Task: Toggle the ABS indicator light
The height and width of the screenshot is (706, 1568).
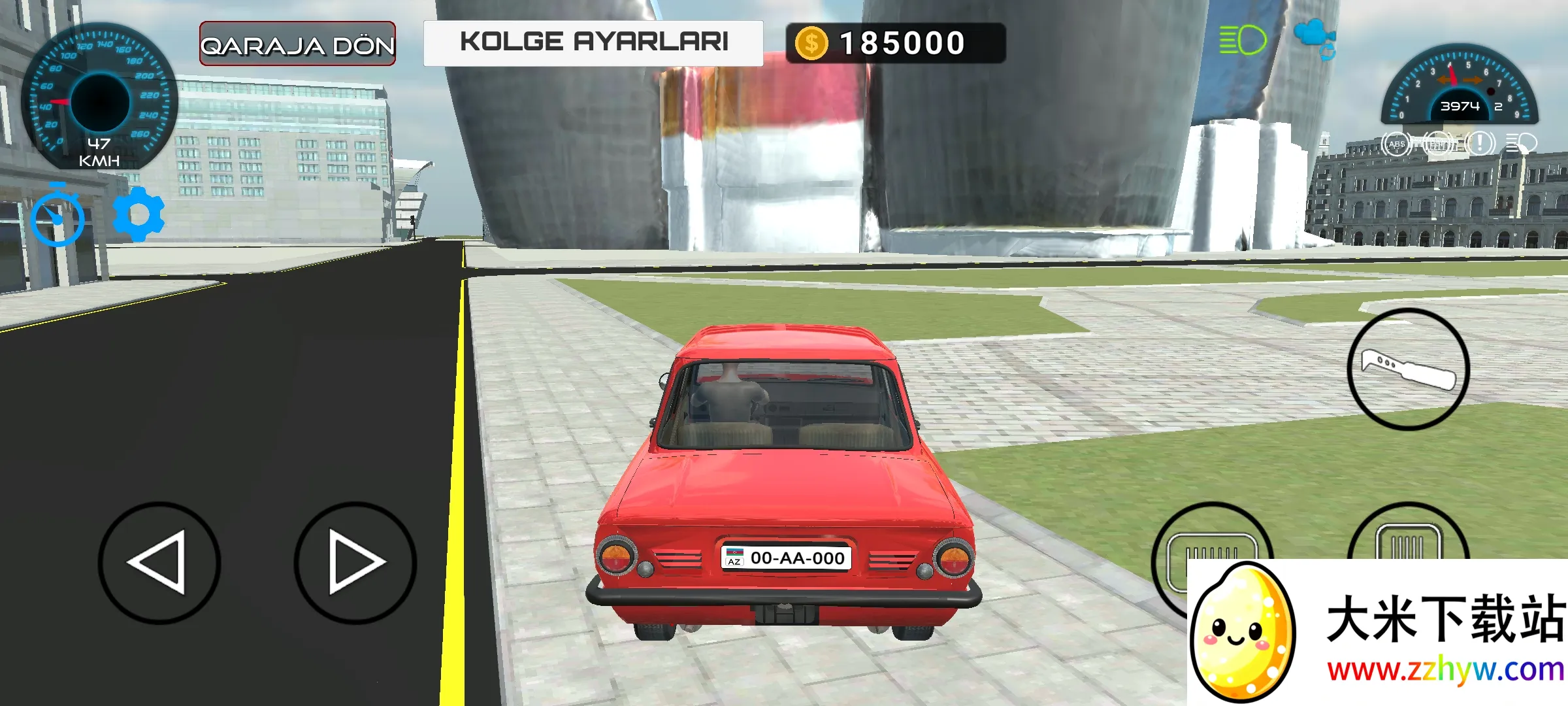Action: pyautogui.click(x=1396, y=145)
